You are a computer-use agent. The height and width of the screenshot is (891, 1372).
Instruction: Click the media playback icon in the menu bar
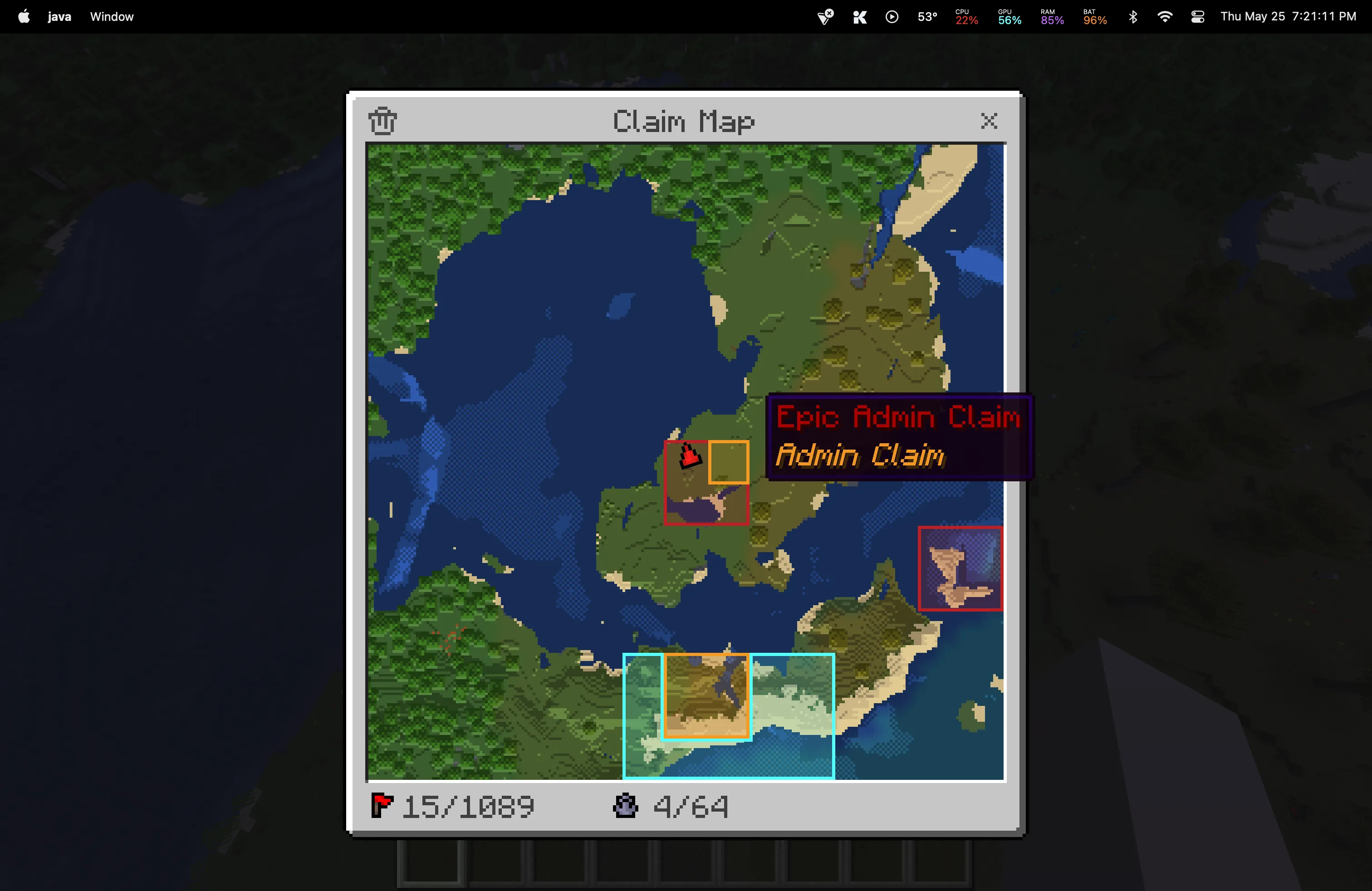(x=891, y=16)
